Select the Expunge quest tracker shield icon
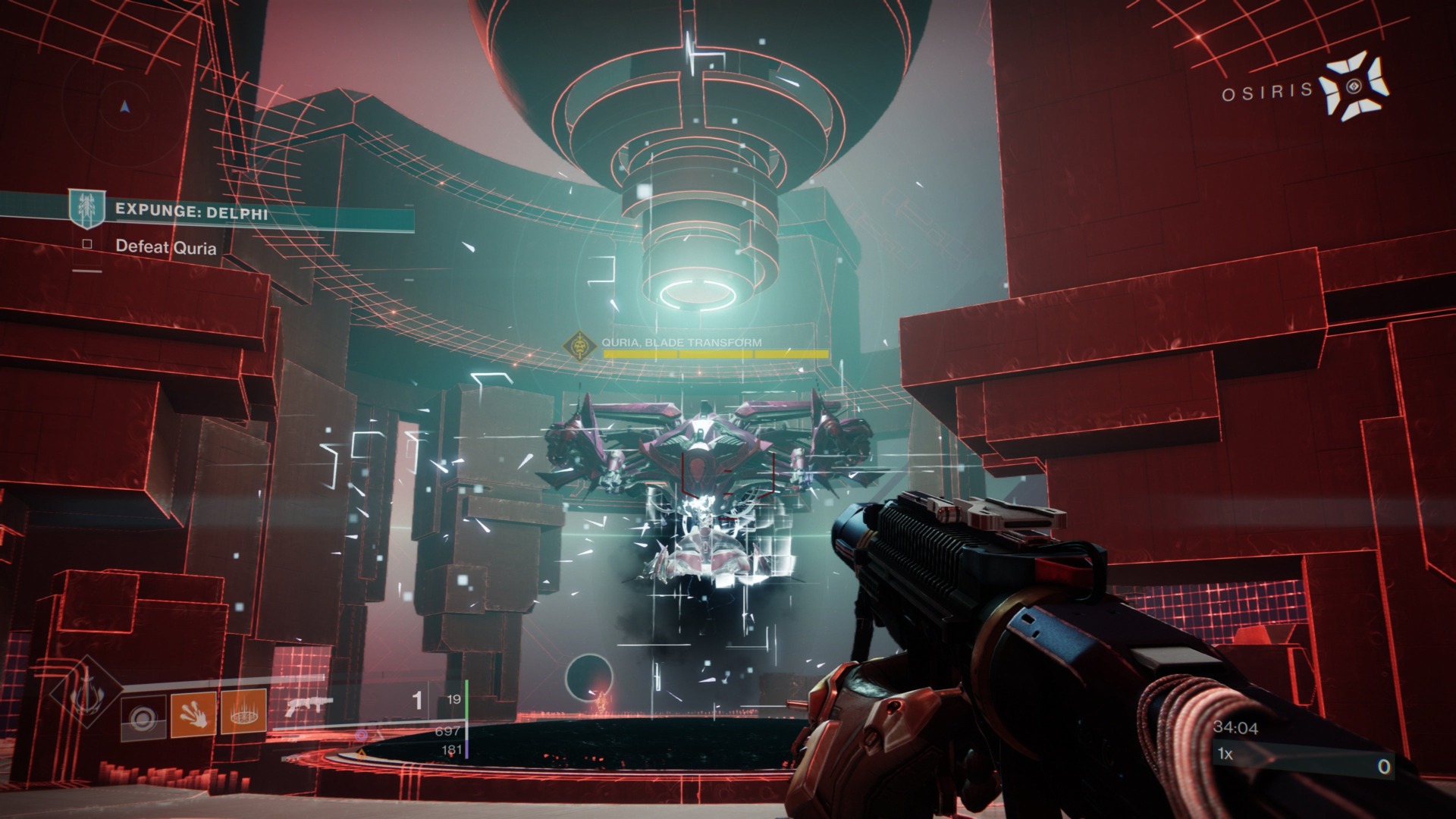This screenshot has width=1456, height=819. click(86, 209)
